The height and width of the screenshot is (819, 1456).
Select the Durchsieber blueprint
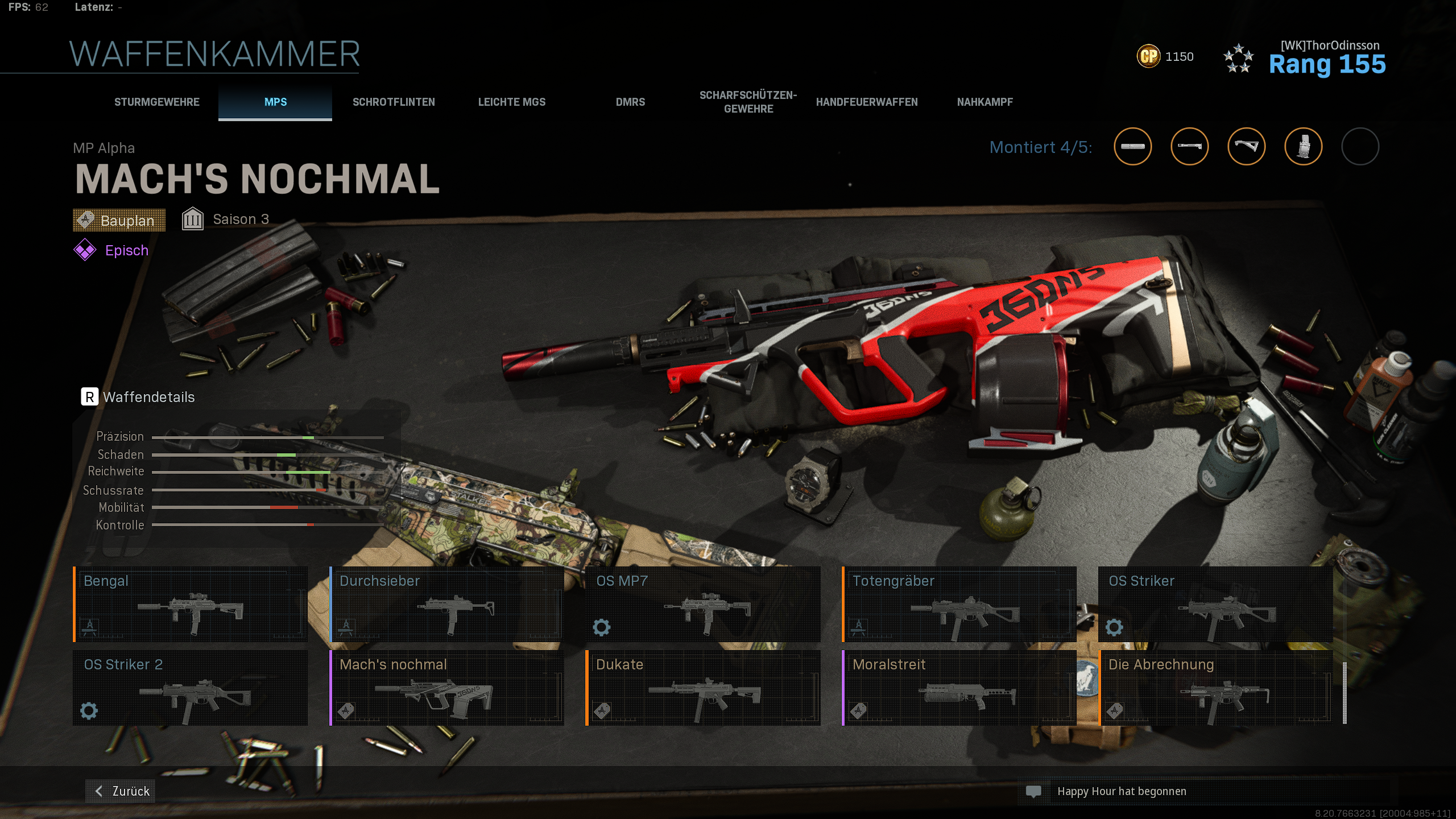[447, 604]
